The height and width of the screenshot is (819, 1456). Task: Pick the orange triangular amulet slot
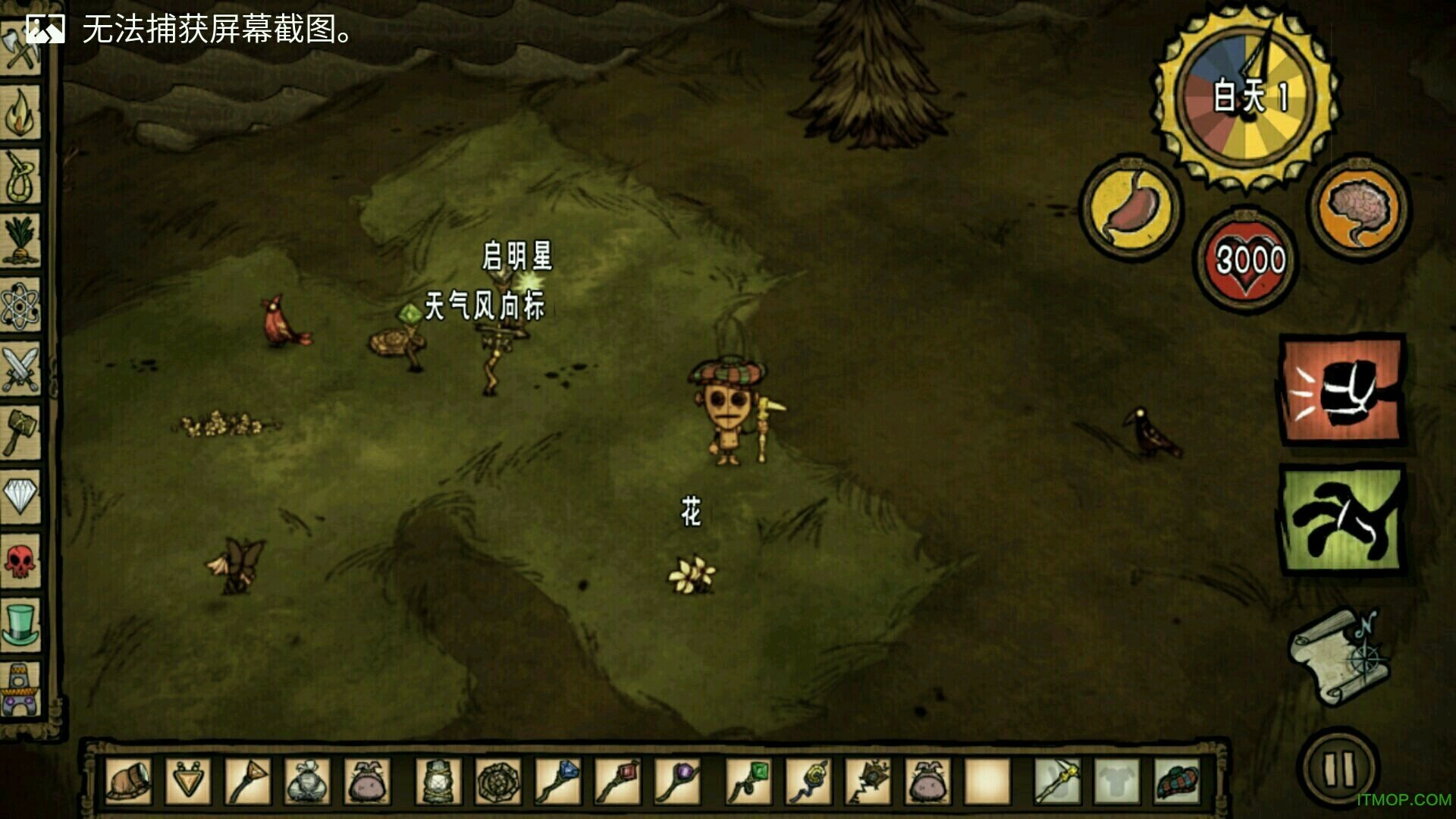188,781
